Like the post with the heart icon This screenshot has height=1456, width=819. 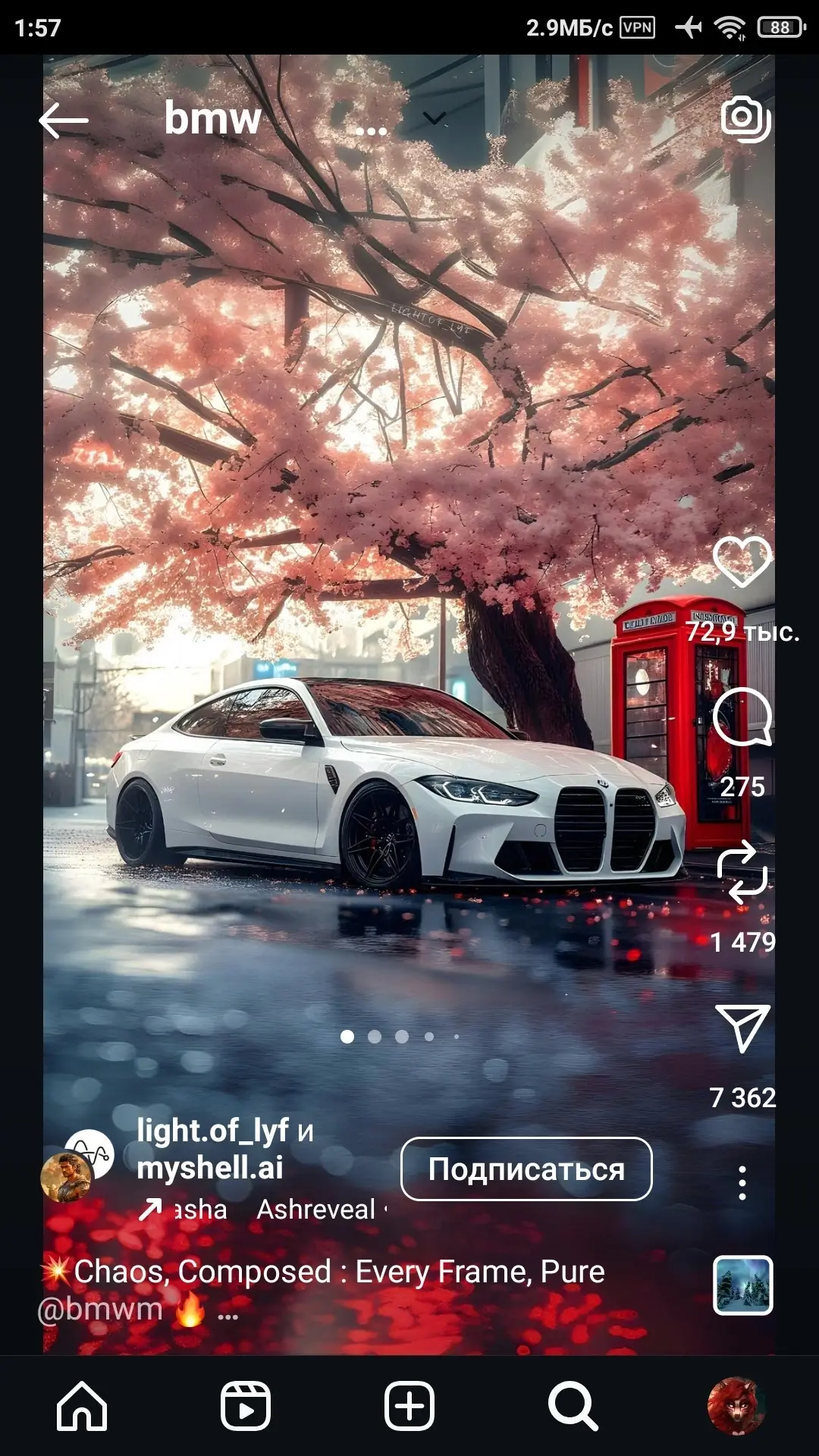pyautogui.click(x=742, y=561)
